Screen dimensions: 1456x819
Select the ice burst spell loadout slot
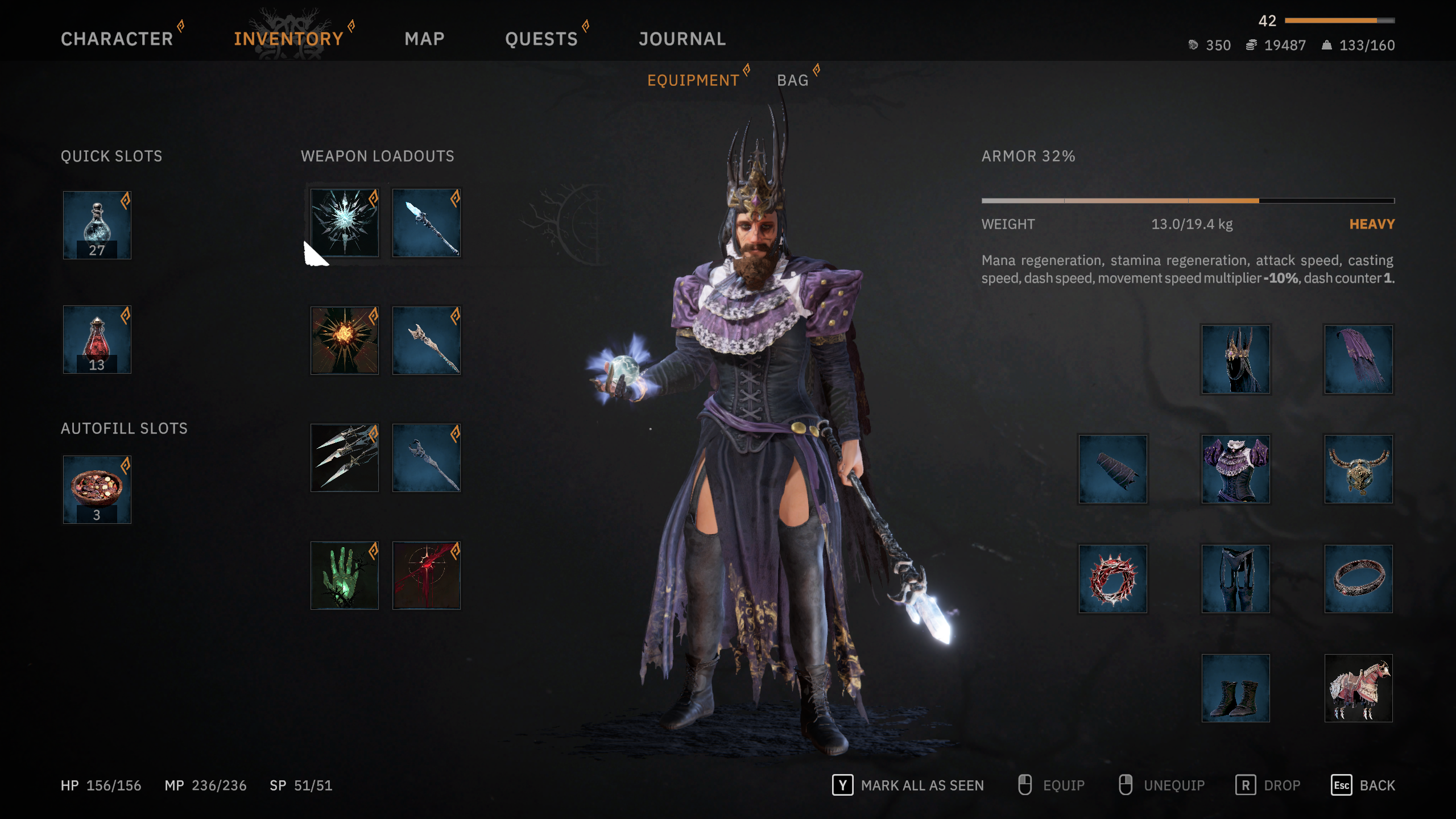point(344,222)
